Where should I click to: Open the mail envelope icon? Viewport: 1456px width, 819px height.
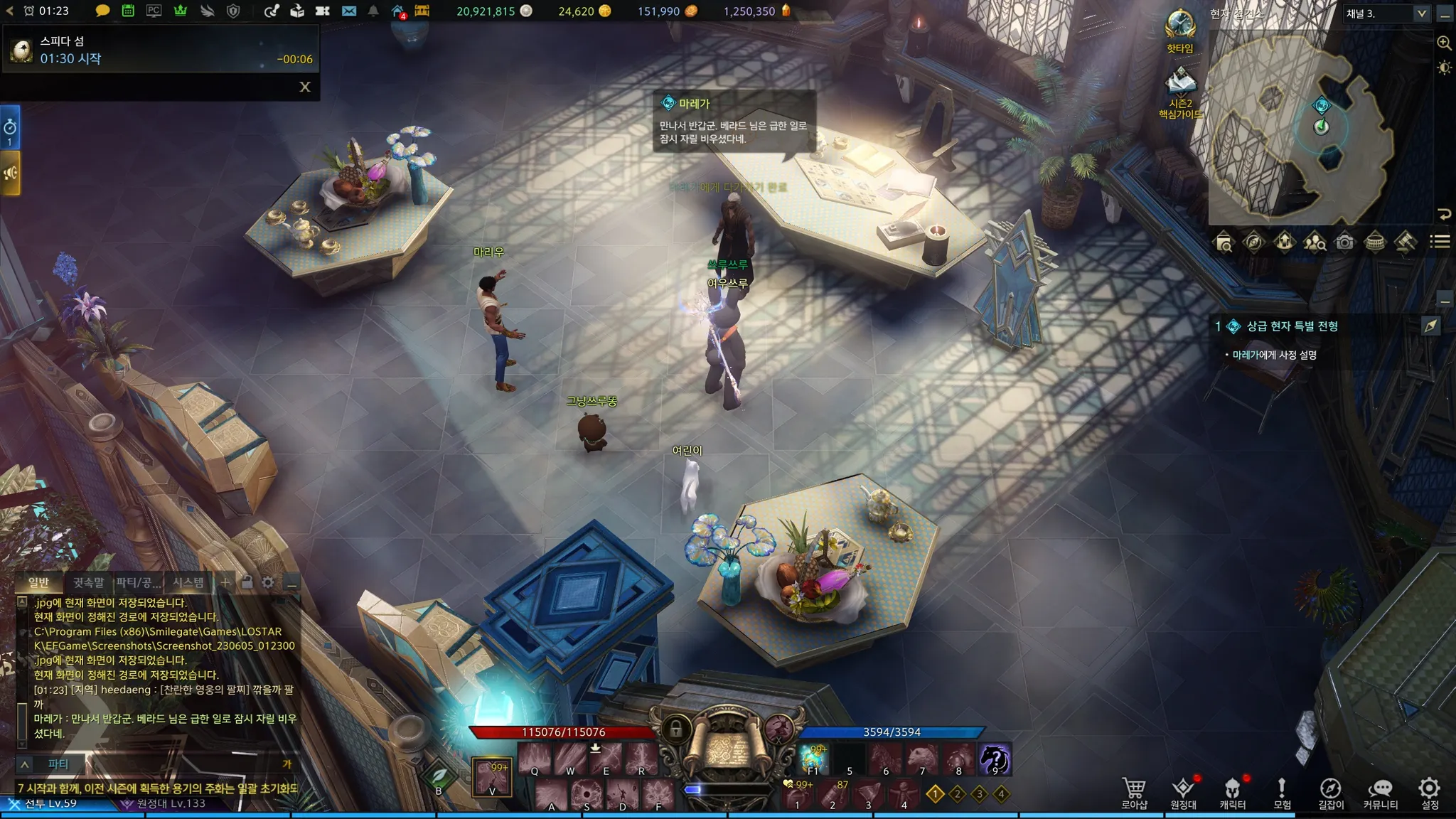(x=349, y=11)
